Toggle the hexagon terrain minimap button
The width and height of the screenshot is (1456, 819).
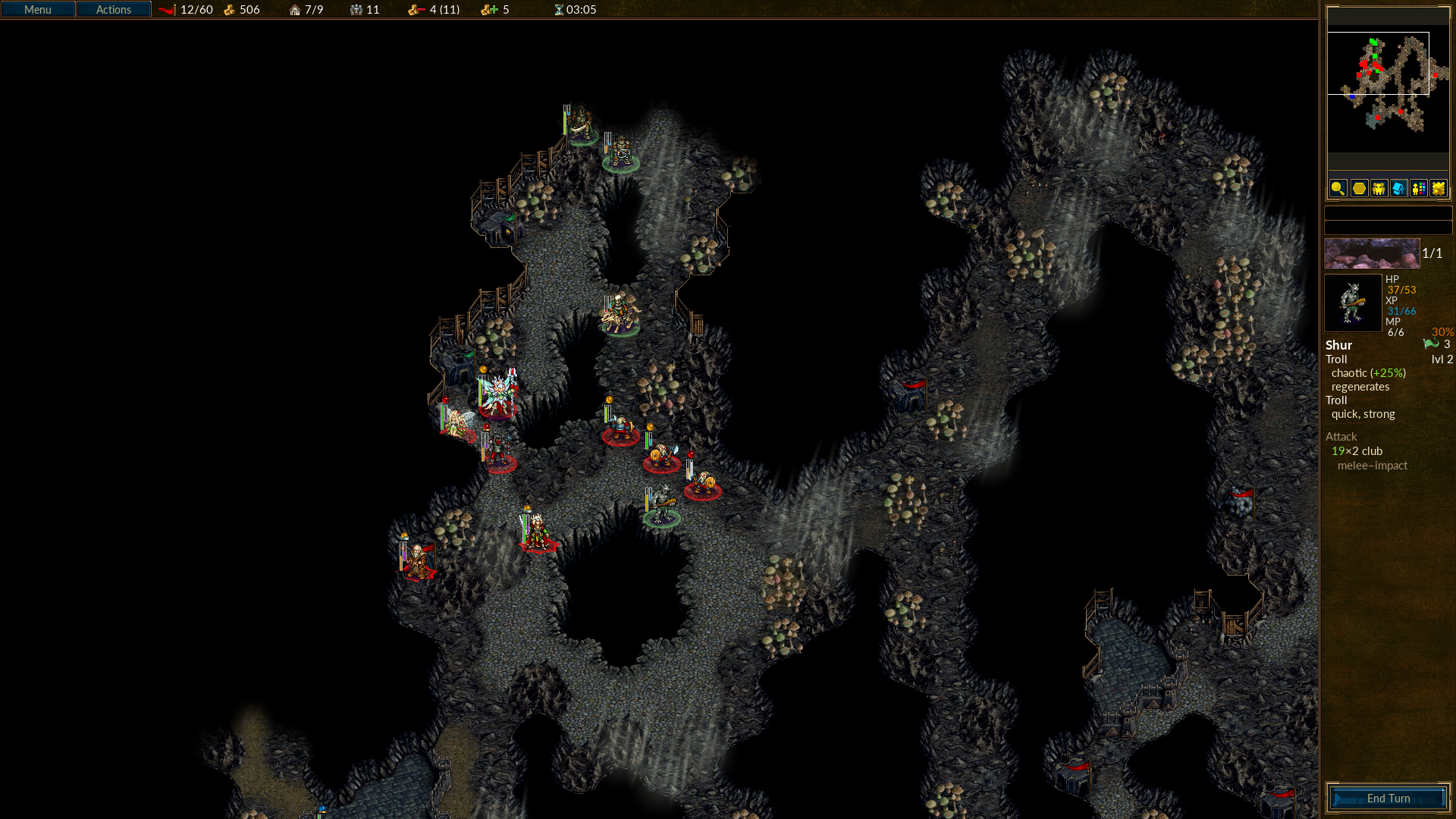click(x=1359, y=188)
